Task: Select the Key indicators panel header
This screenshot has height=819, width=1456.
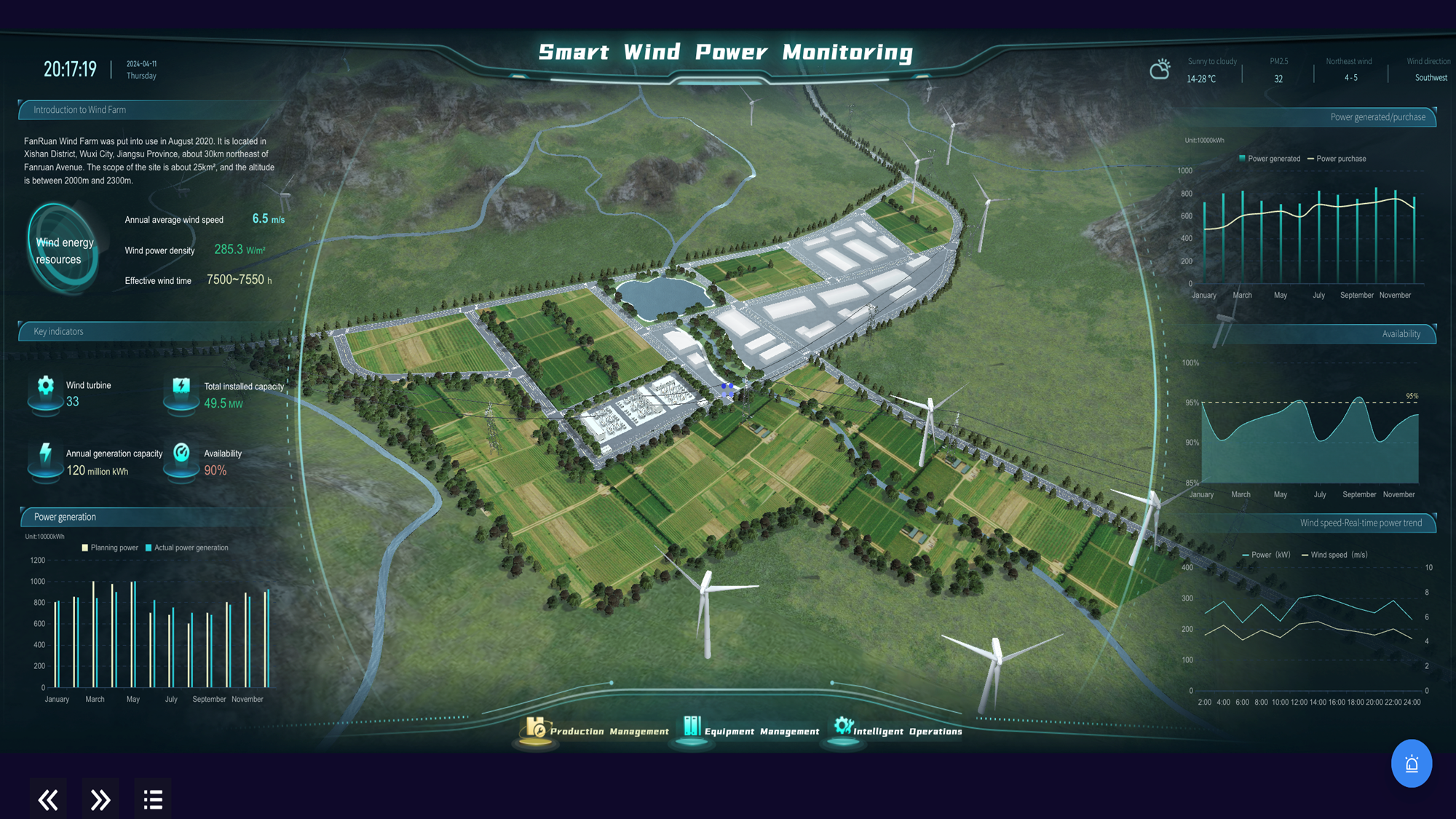Action: 58,331
